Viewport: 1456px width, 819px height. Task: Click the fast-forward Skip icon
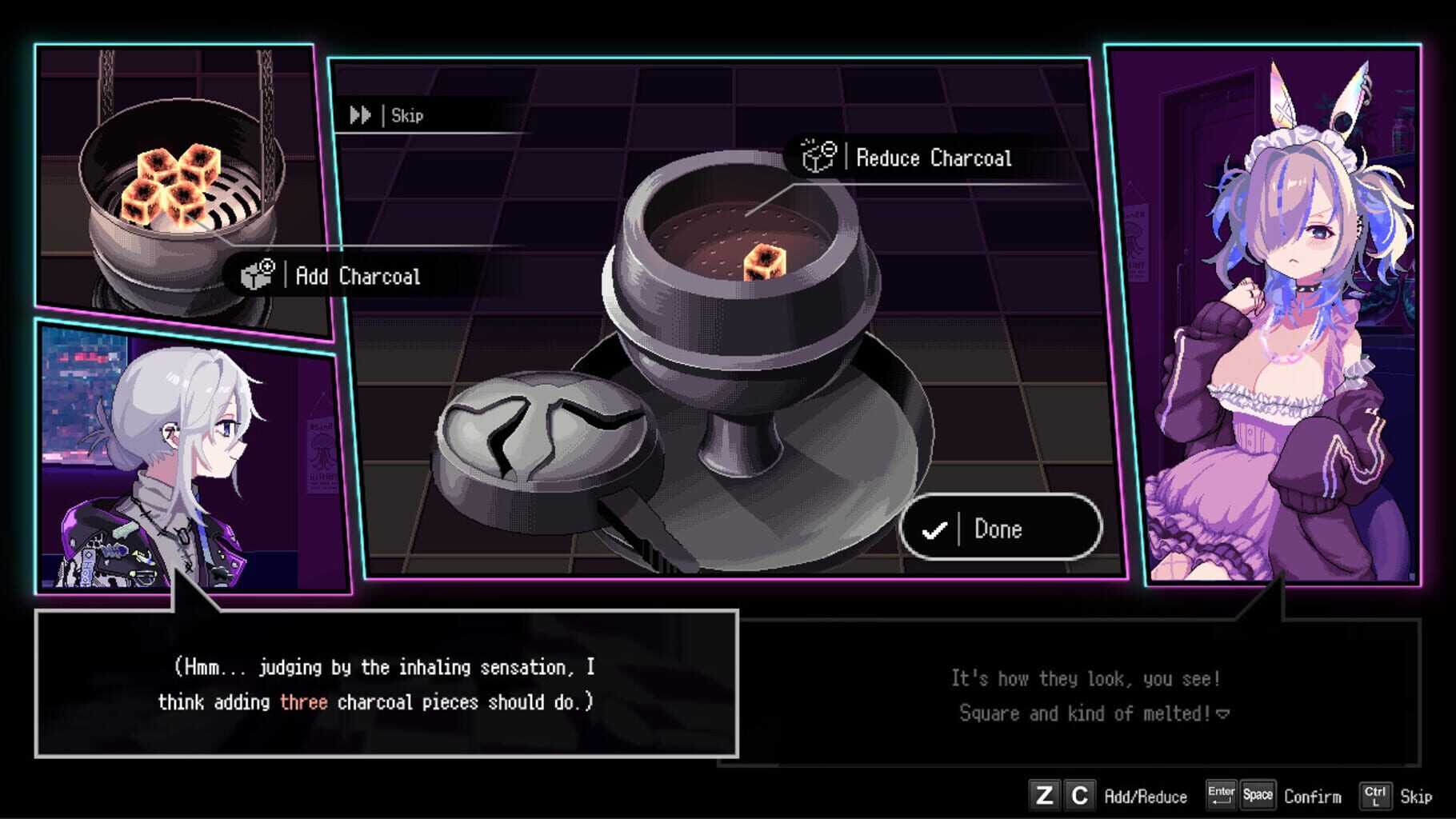click(x=362, y=115)
